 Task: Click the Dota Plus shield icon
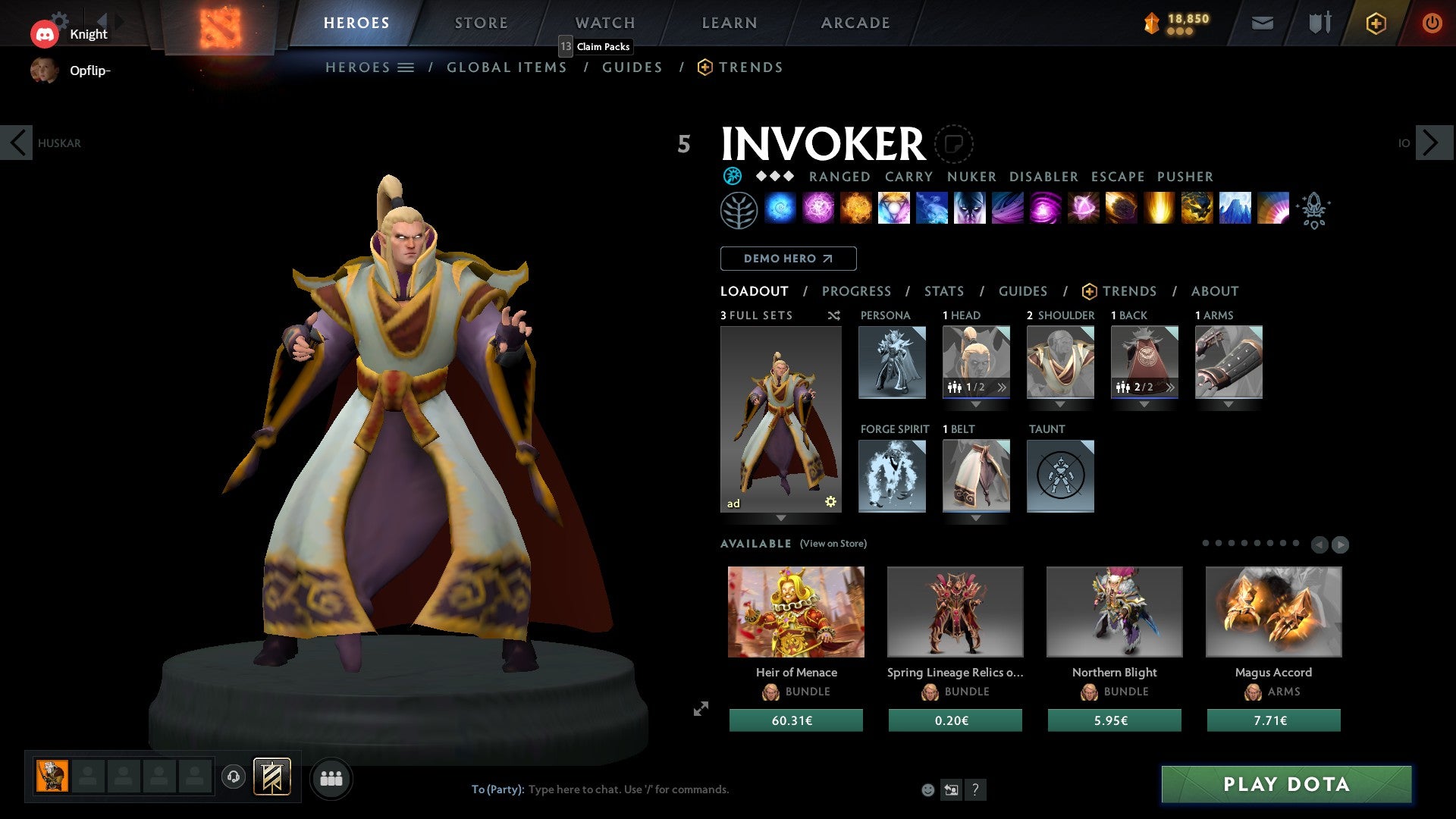pyautogui.click(x=1375, y=23)
